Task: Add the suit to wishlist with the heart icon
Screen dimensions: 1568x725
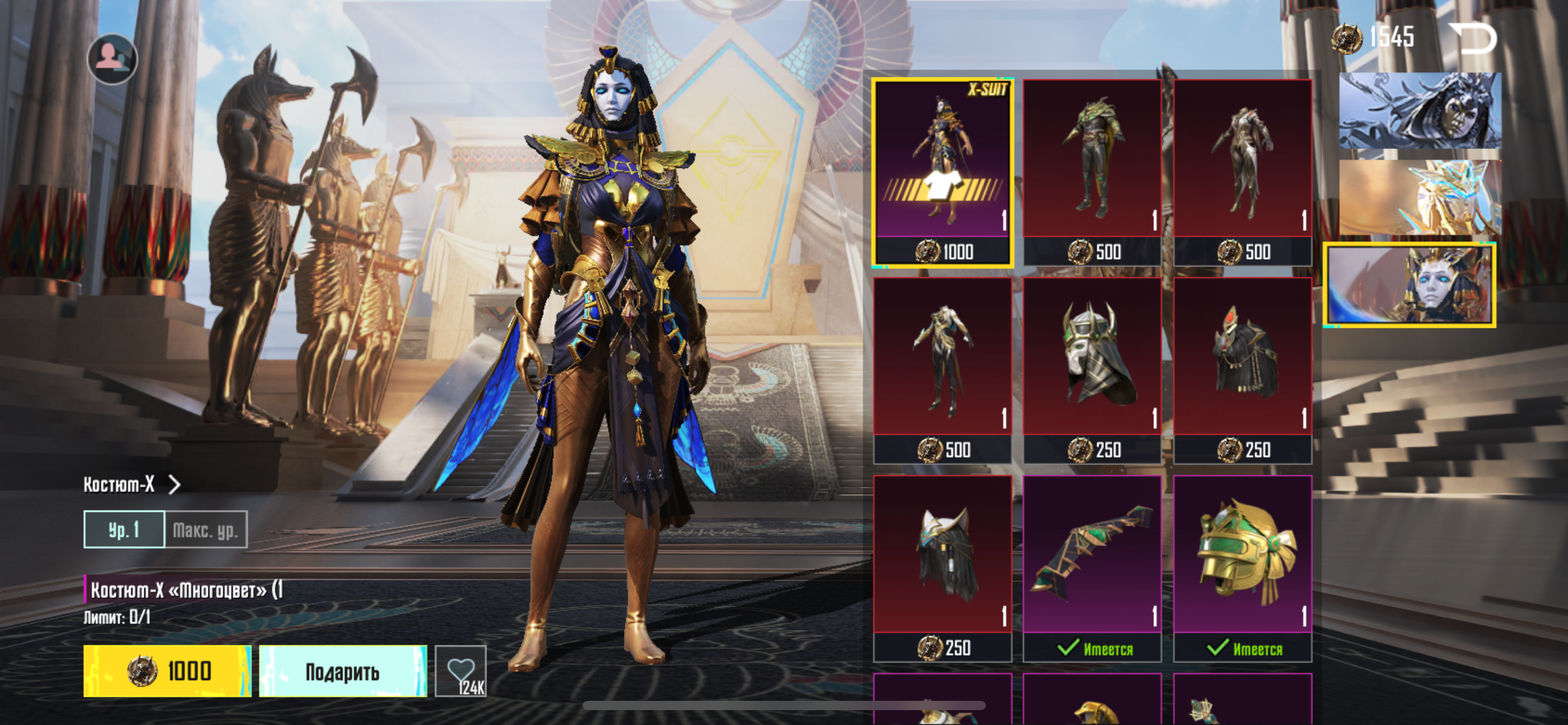Action: (x=461, y=671)
